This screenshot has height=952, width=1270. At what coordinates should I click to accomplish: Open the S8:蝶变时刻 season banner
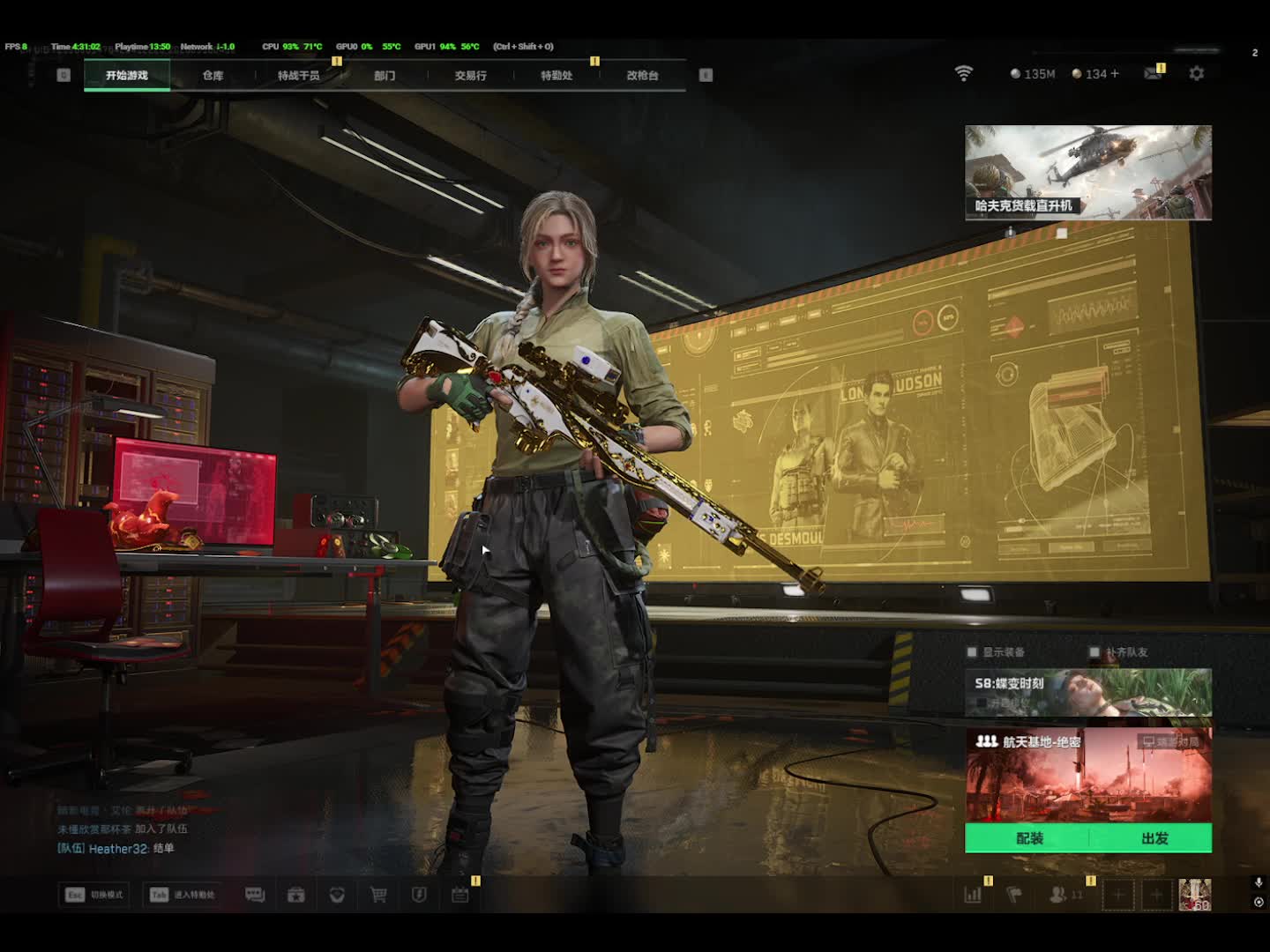(1087, 691)
